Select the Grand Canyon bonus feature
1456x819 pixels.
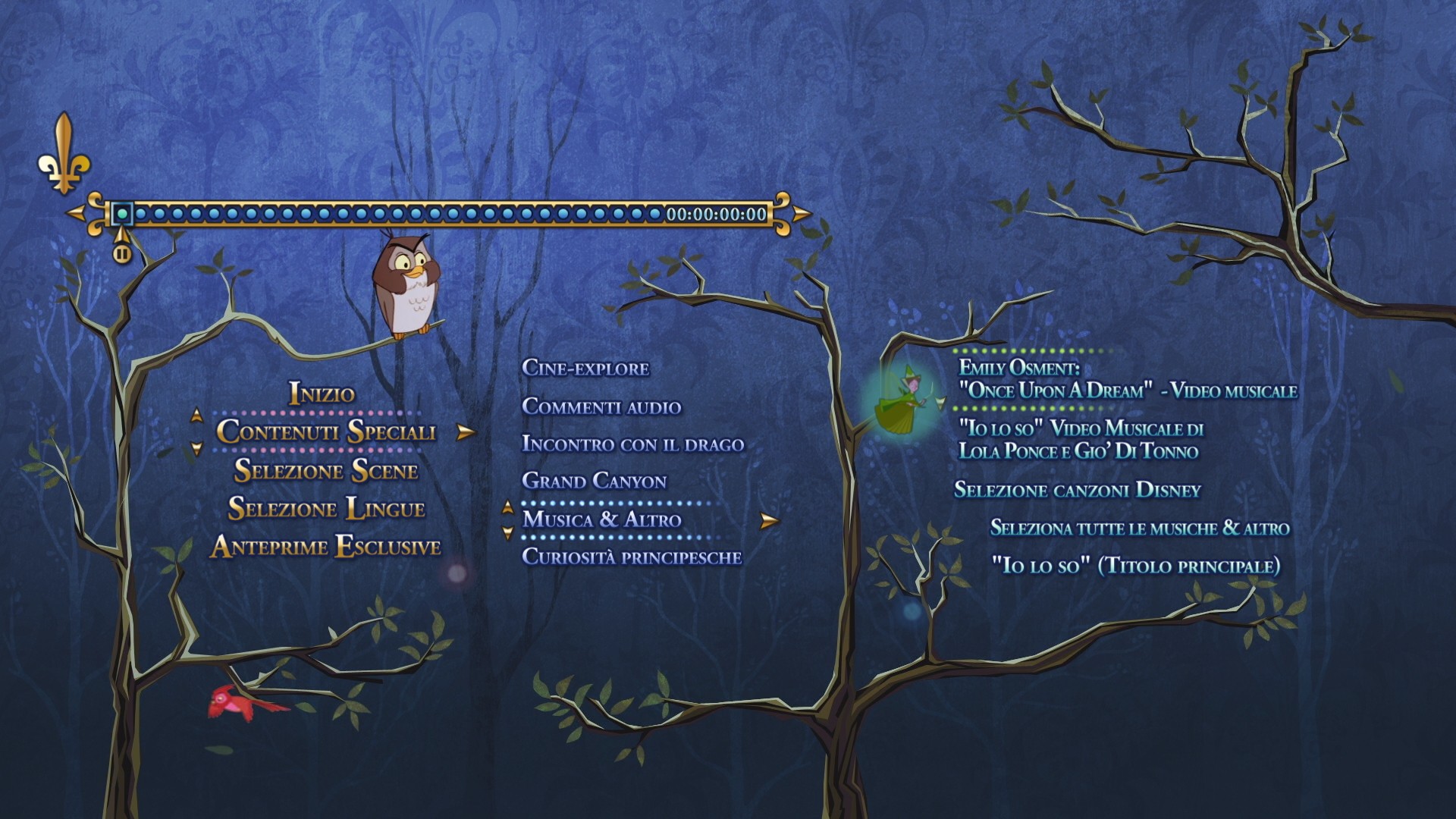click(594, 482)
